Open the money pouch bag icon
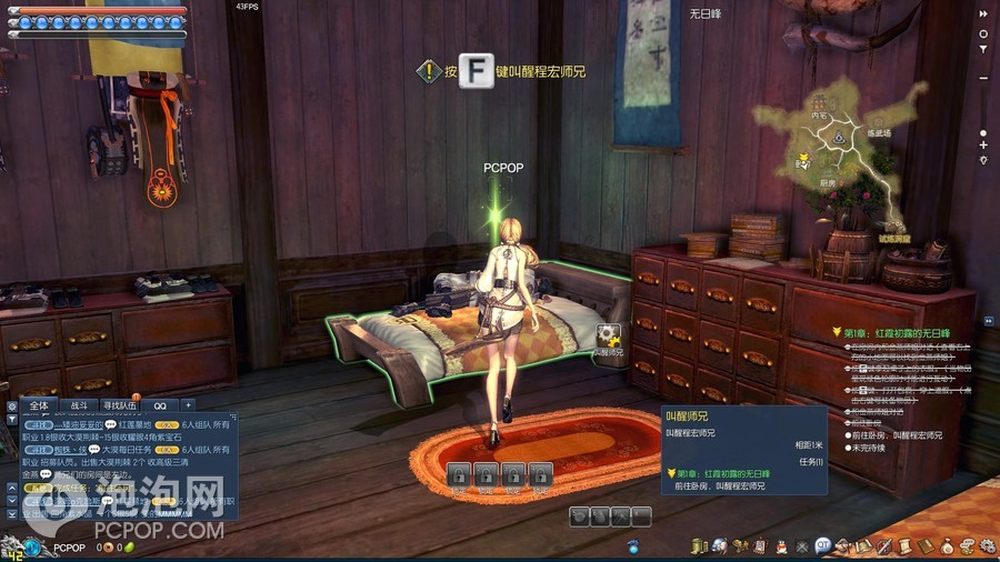The image size is (1000, 562). click(x=947, y=545)
